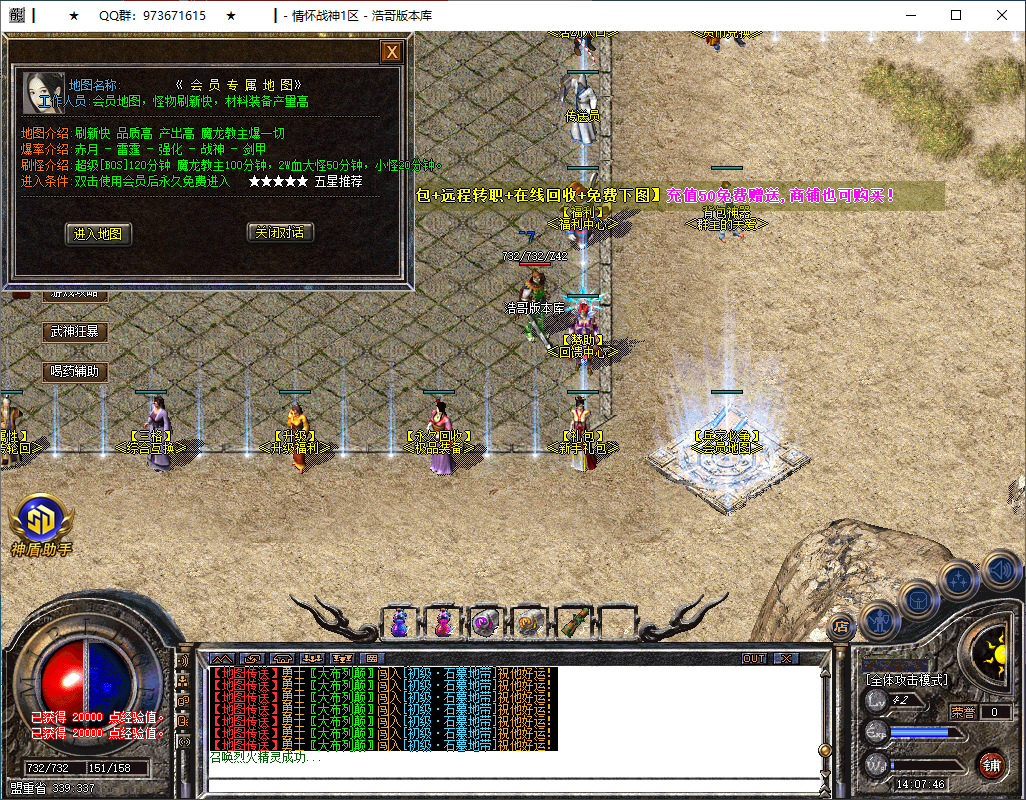This screenshot has height=800, width=1026.
Task: Minimize the game window
Action: (x=910, y=15)
